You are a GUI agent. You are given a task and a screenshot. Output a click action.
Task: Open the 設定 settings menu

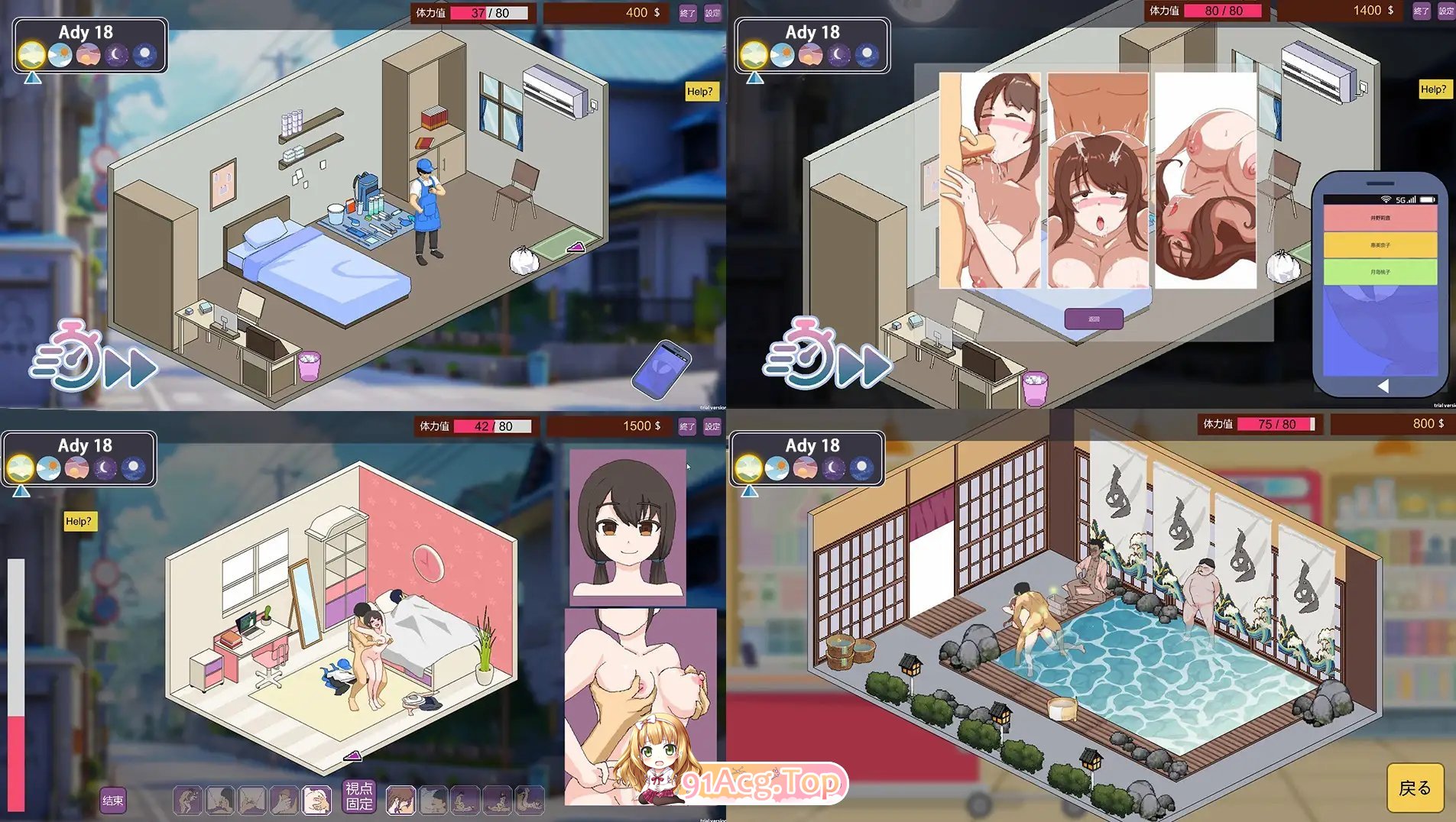712,13
